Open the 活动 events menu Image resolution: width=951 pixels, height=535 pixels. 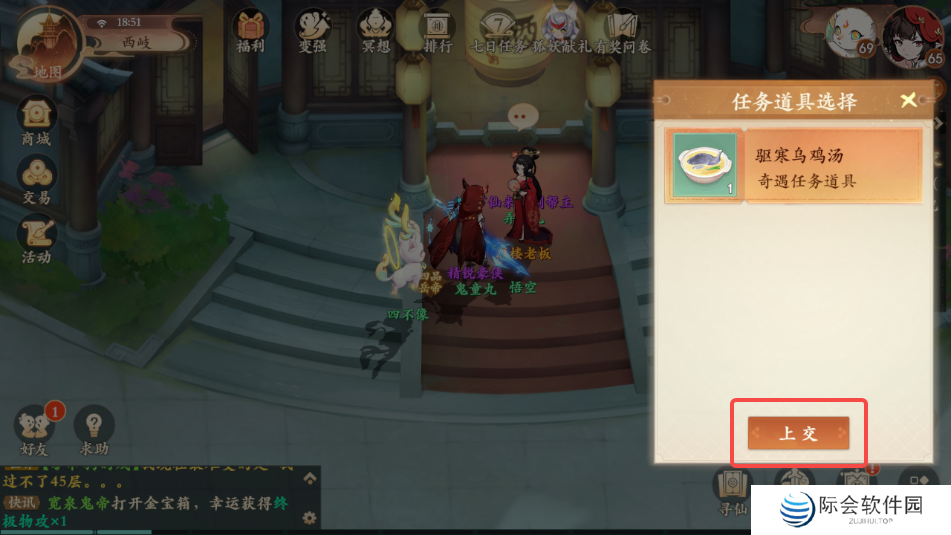(36, 238)
